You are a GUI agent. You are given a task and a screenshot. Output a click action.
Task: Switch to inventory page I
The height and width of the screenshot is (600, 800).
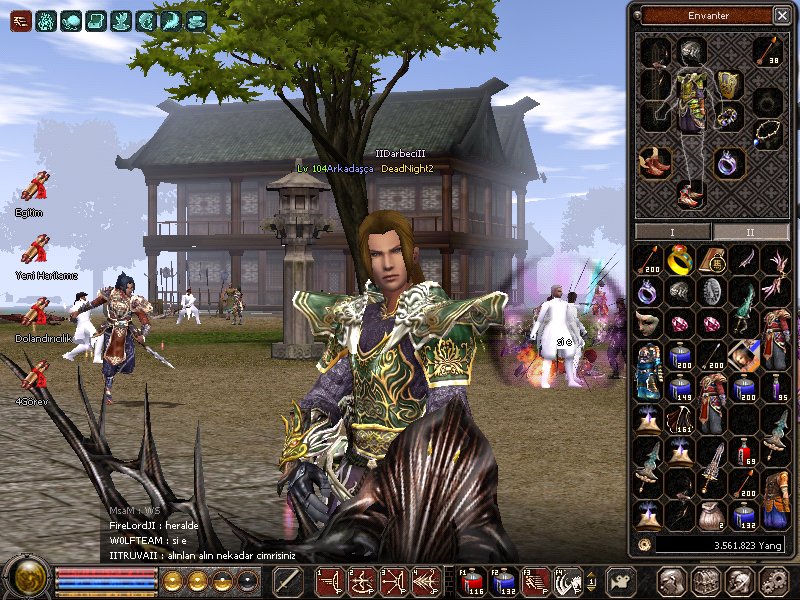click(x=672, y=232)
